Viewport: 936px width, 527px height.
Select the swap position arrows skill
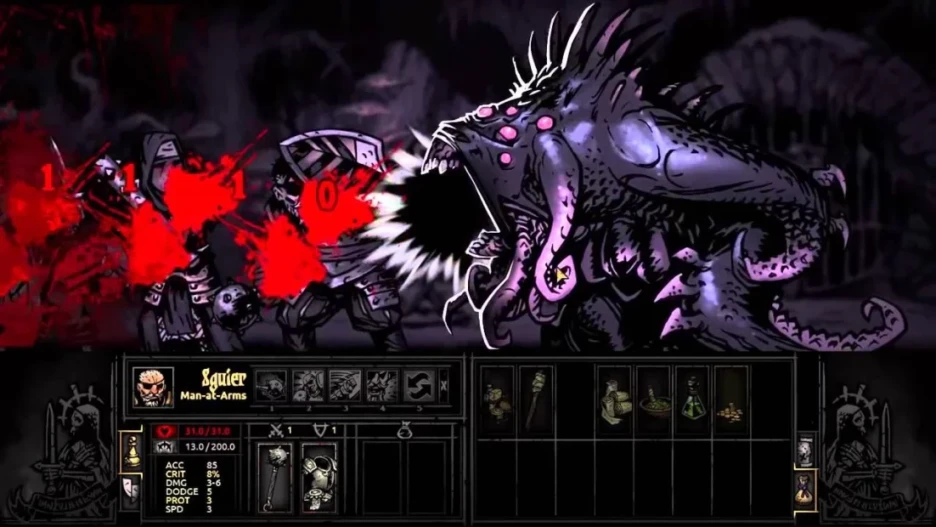pyautogui.click(x=419, y=385)
